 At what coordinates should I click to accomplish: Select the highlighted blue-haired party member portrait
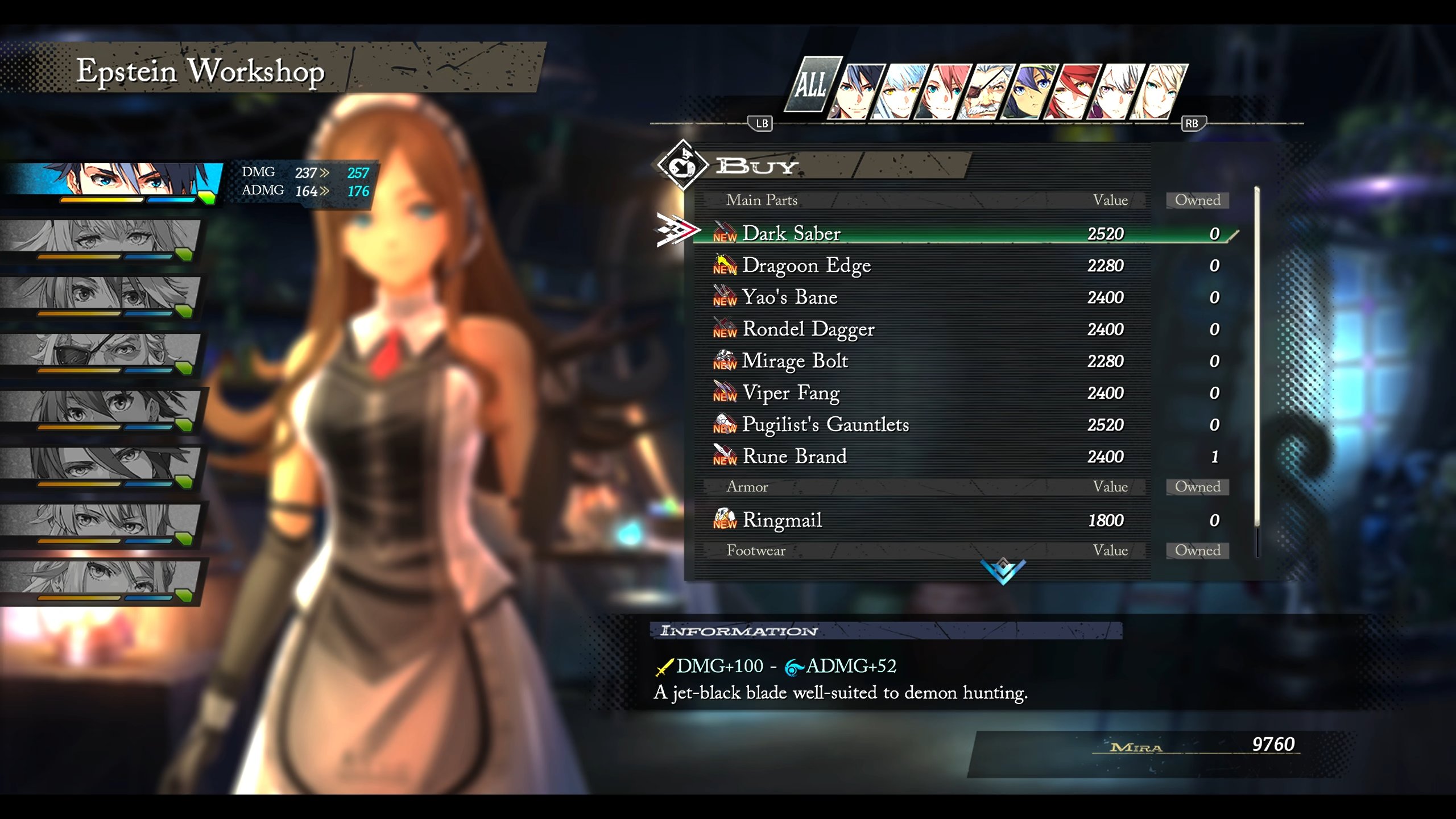[x=114, y=181]
